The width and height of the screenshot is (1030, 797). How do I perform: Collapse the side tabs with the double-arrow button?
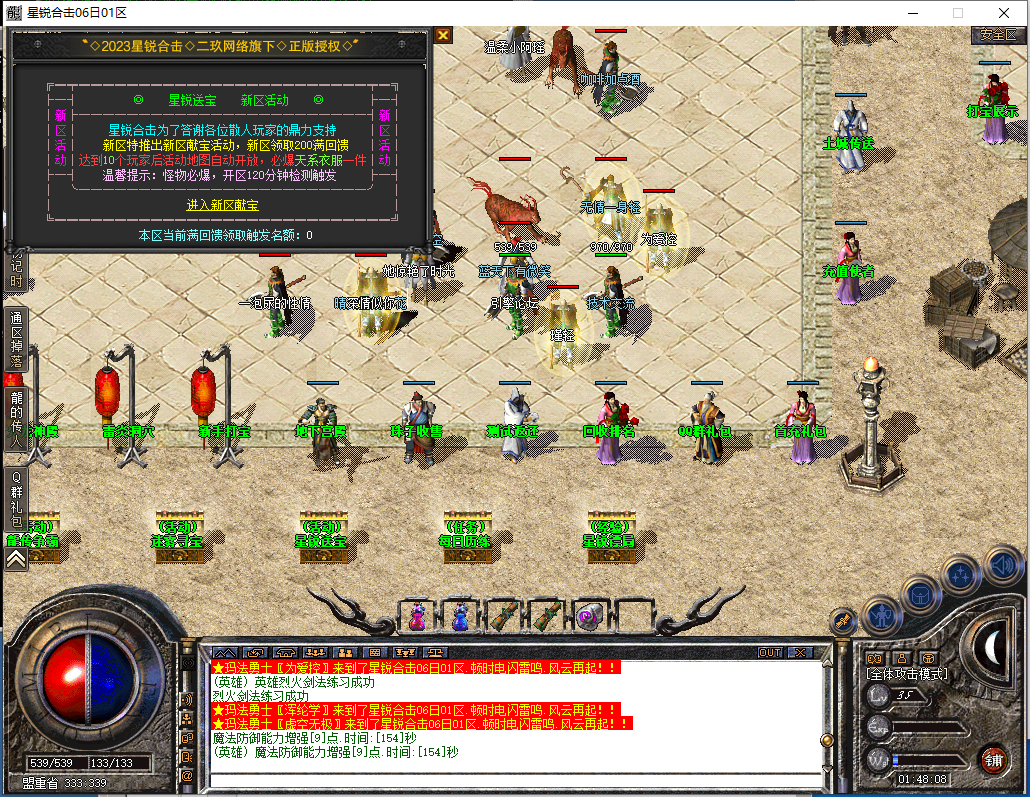[16, 560]
